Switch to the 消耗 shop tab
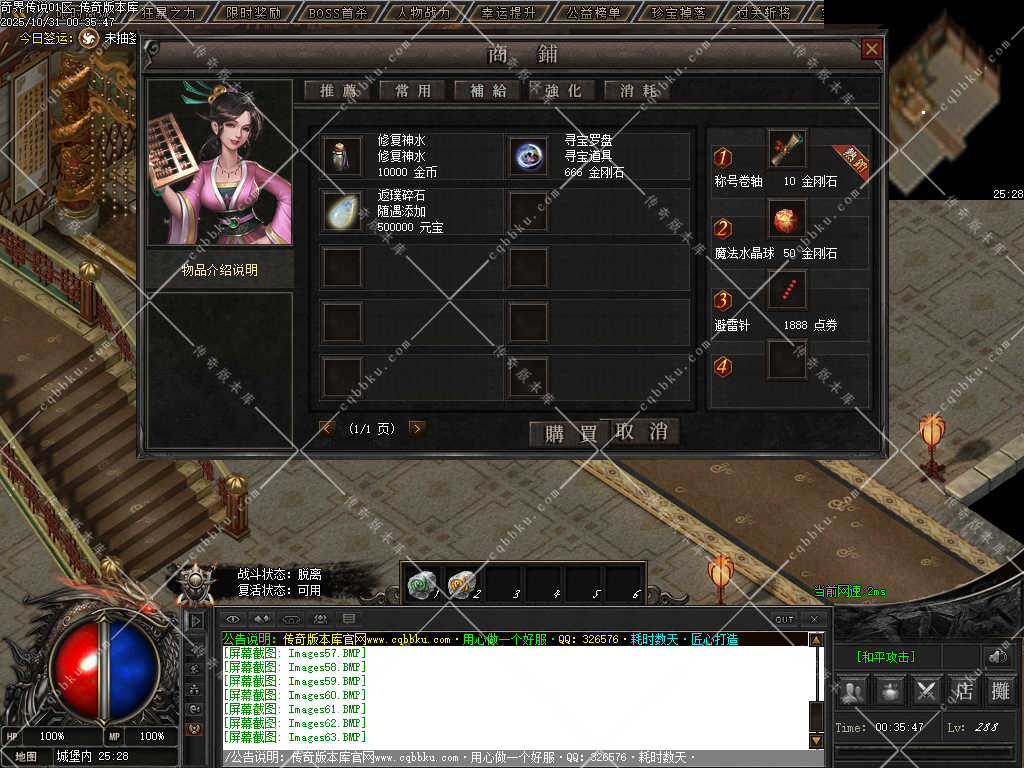 (x=638, y=90)
